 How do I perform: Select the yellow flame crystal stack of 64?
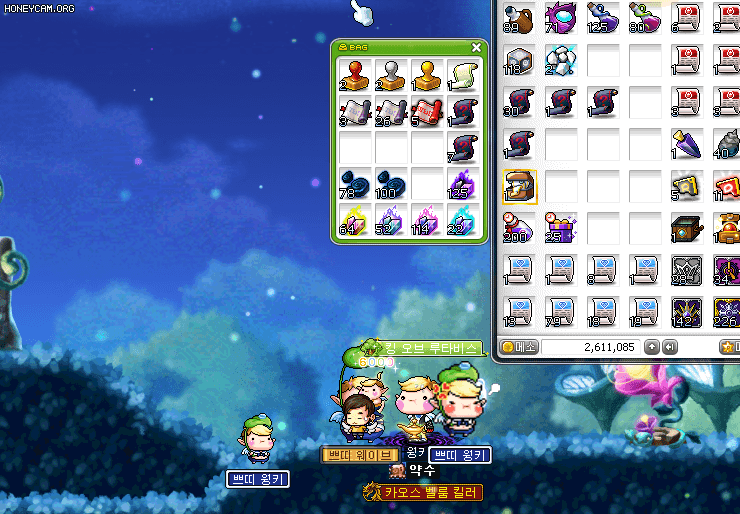point(355,220)
